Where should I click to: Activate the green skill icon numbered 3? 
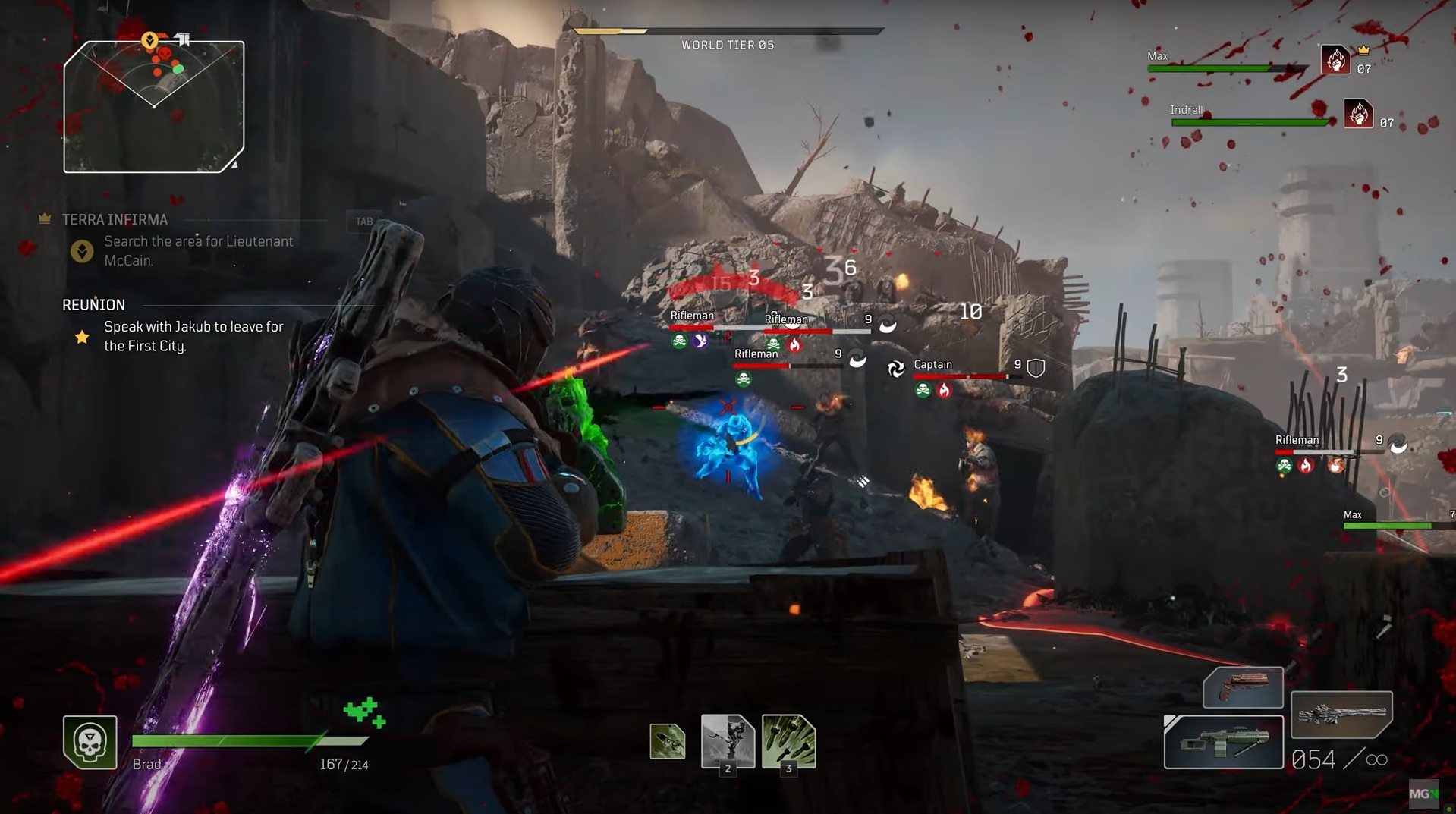coord(788,741)
